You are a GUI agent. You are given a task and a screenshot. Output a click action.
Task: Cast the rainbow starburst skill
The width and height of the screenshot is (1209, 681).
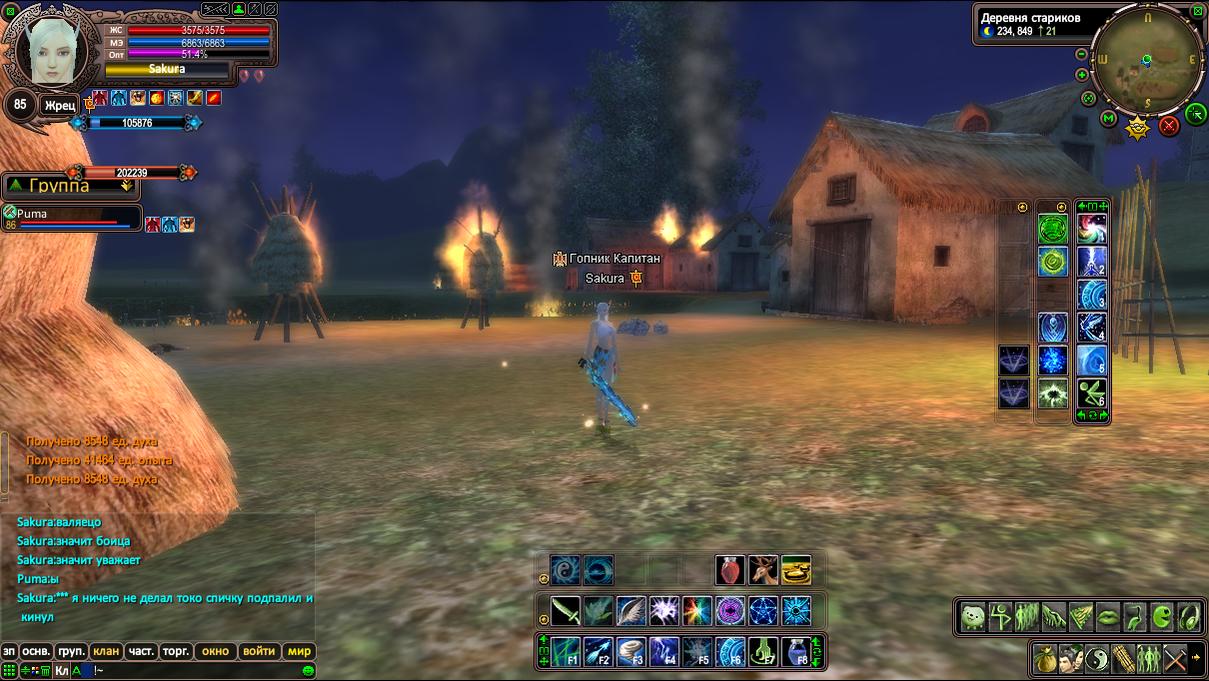click(x=697, y=610)
